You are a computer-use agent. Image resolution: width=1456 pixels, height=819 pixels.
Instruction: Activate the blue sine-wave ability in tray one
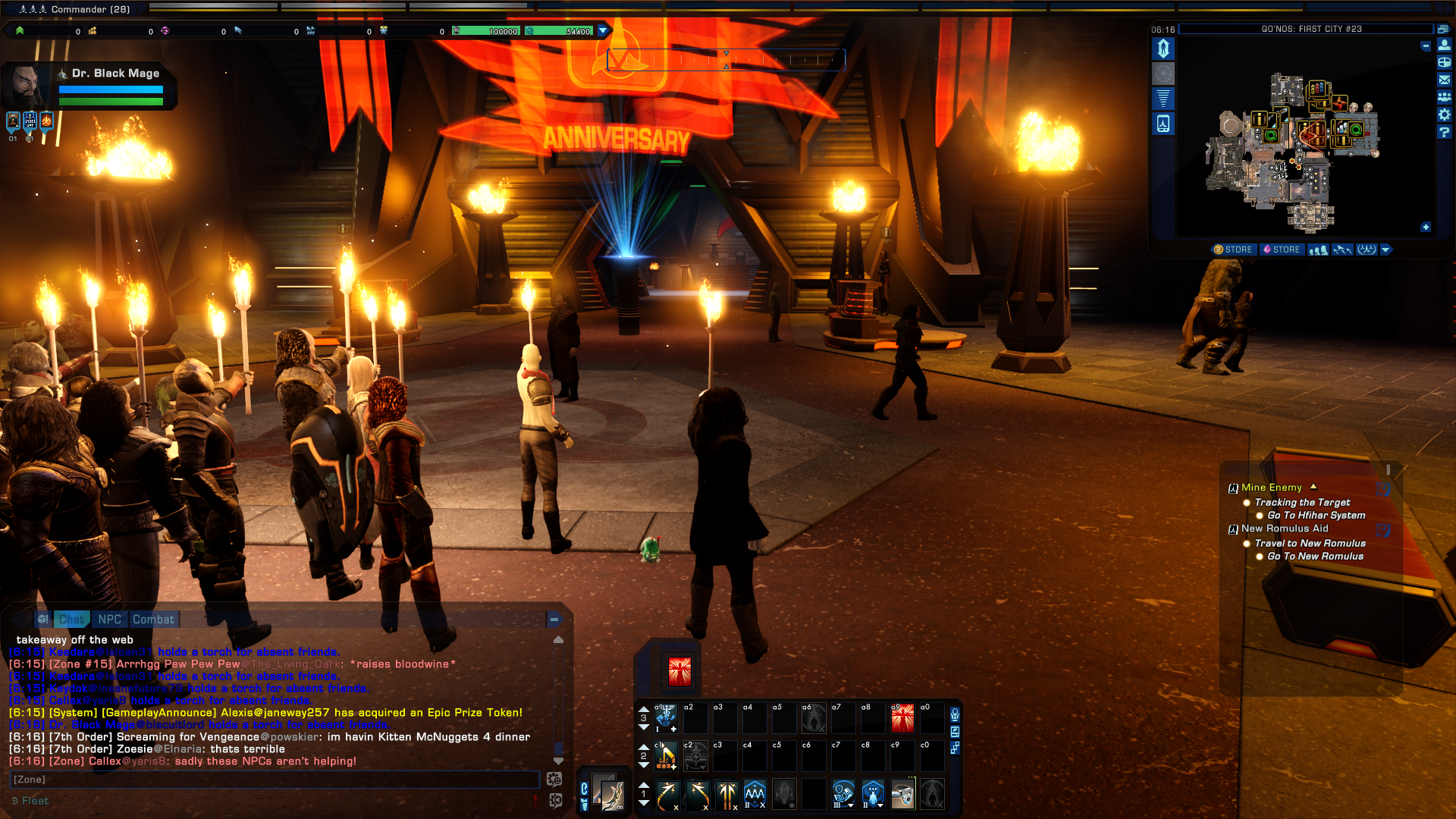pyautogui.click(x=755, y=794)
